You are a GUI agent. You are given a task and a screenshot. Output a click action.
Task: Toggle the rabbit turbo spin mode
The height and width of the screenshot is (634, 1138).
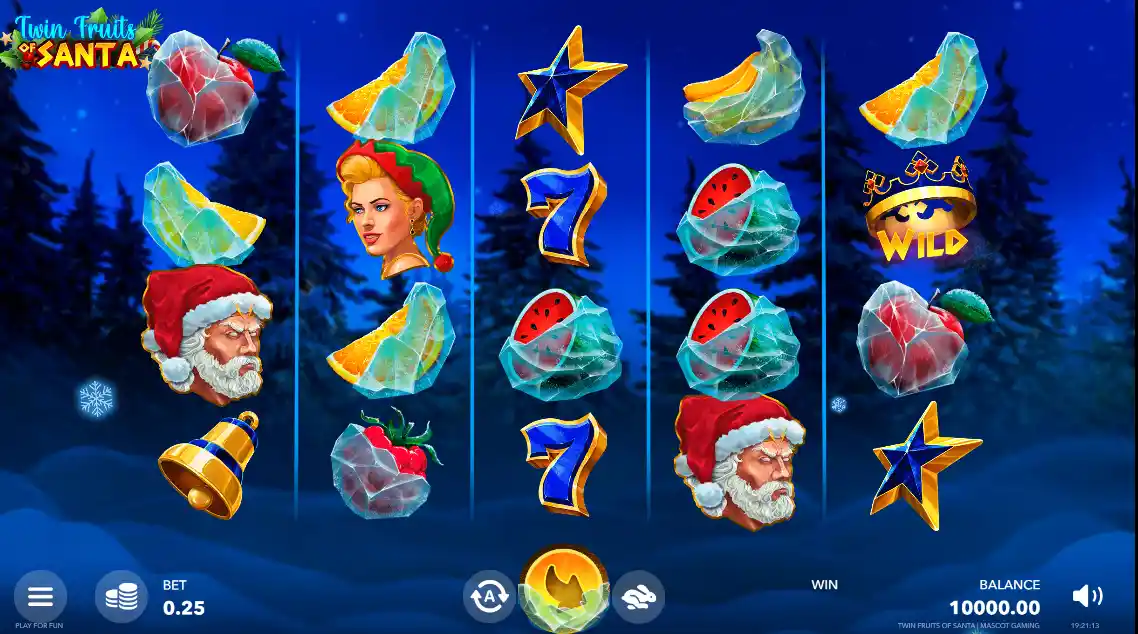638,597
